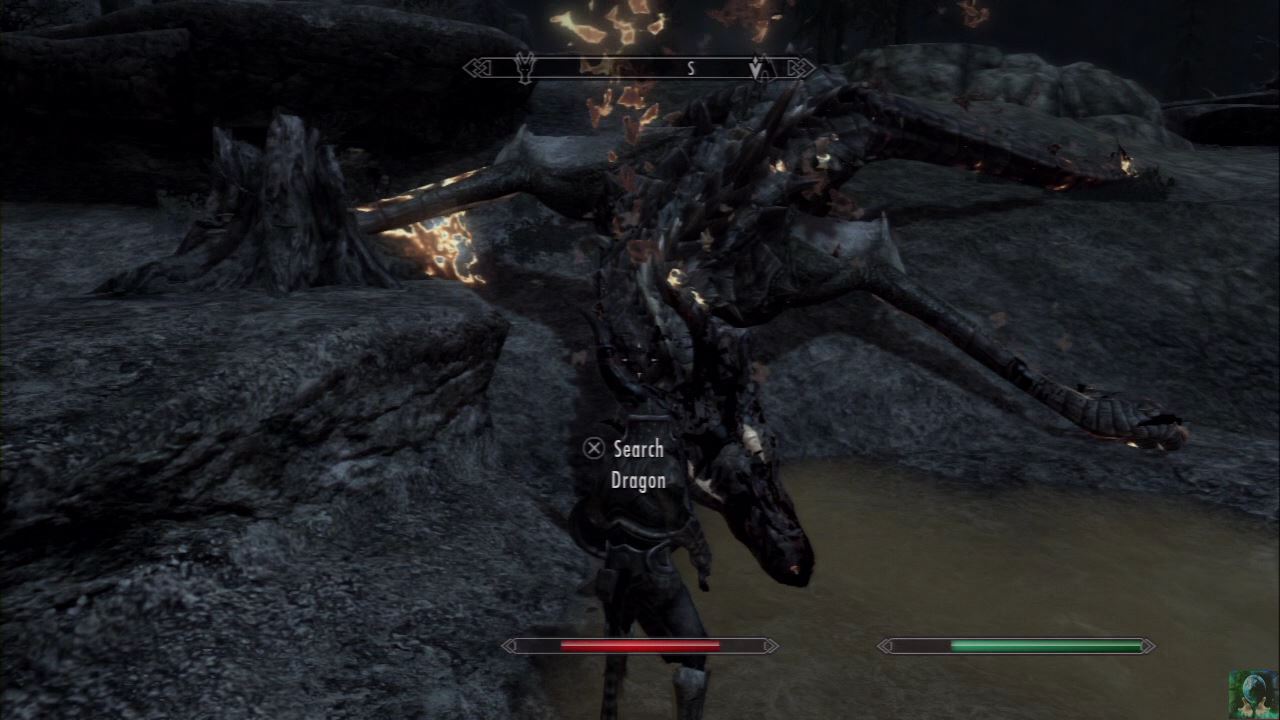Open the globe watermark thumbnail in the corner
Image resolution: width=1280 pixels, height=720 pixels.
tap(1254, 694)
